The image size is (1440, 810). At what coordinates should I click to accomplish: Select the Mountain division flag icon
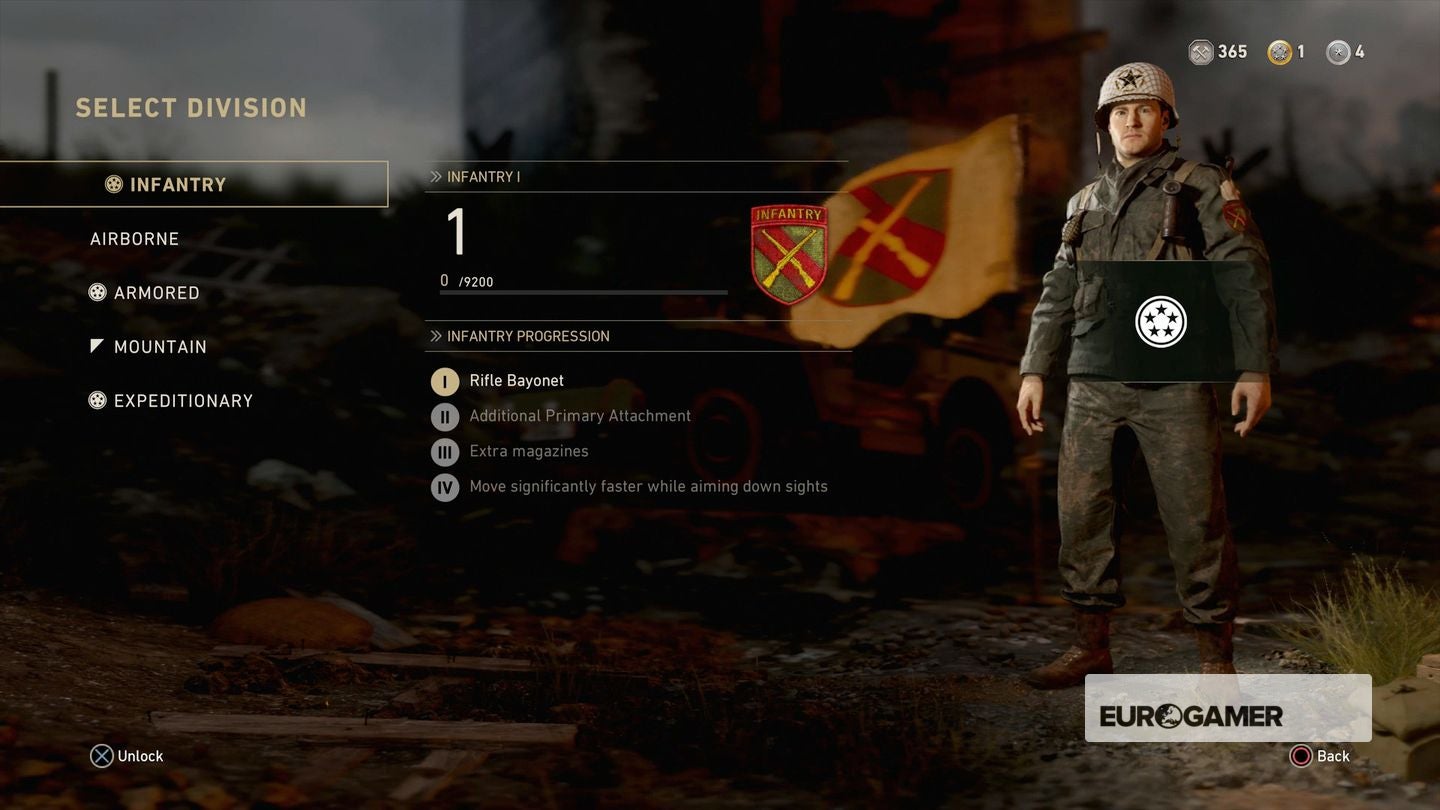click(97, 345)
